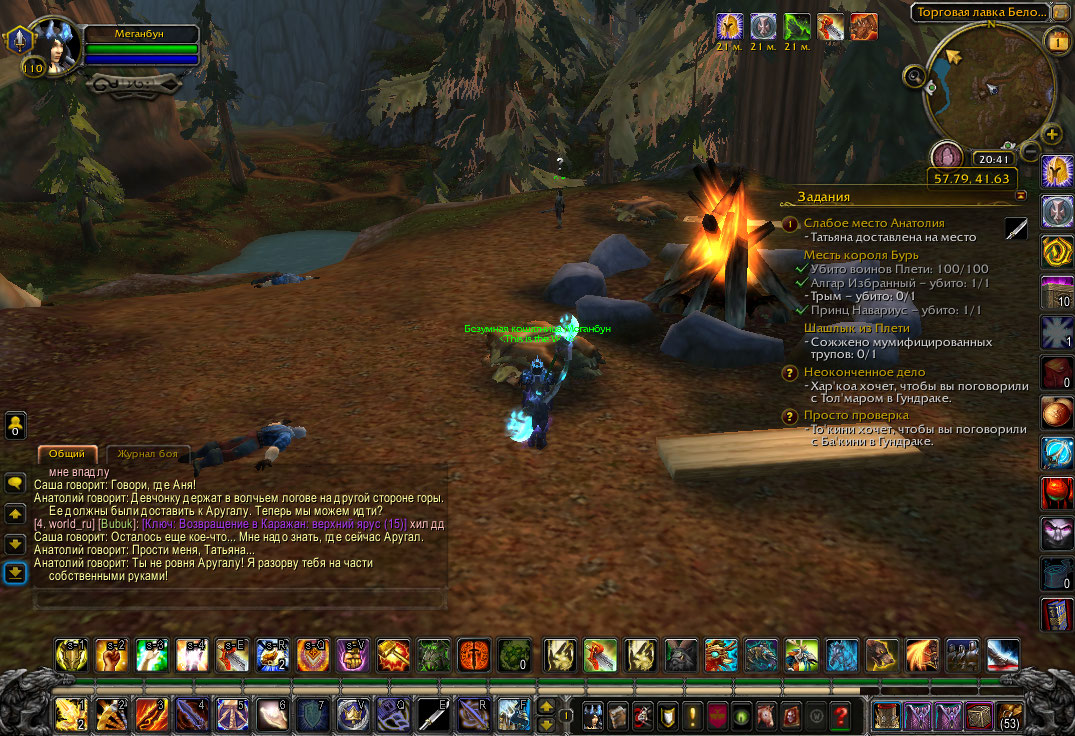Open the backpack bag slot

[x=1009, y=716]
